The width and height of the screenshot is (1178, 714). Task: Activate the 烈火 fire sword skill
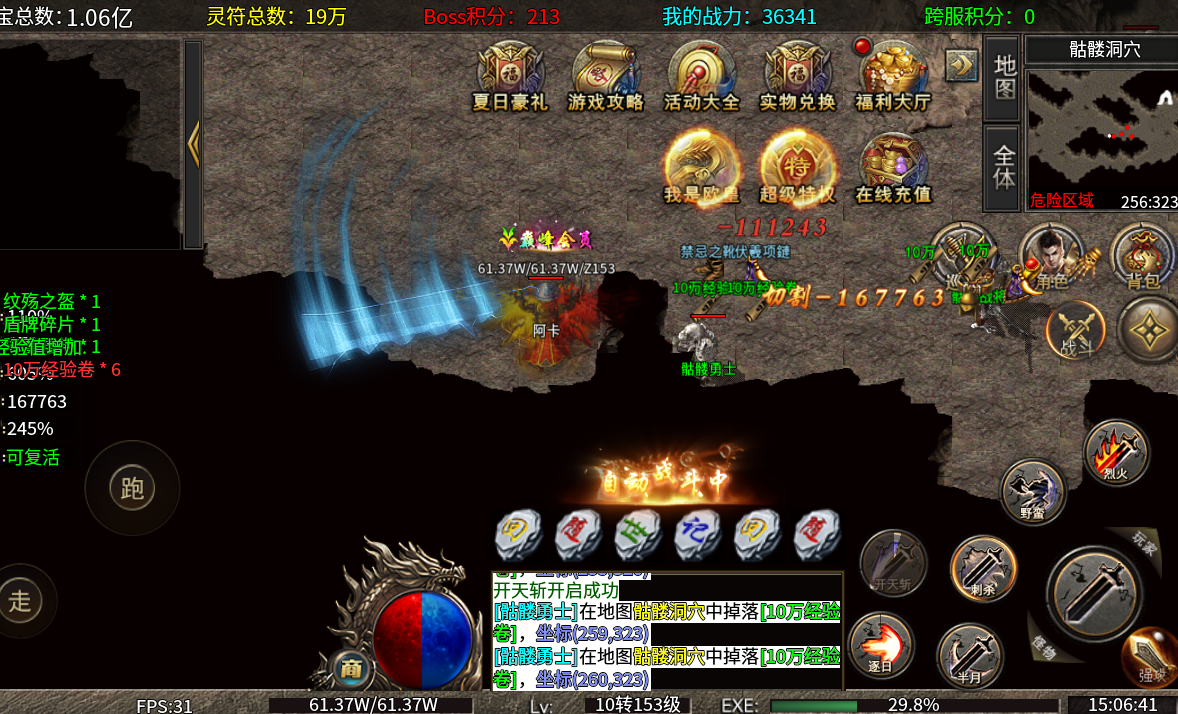coord(1116,453)
